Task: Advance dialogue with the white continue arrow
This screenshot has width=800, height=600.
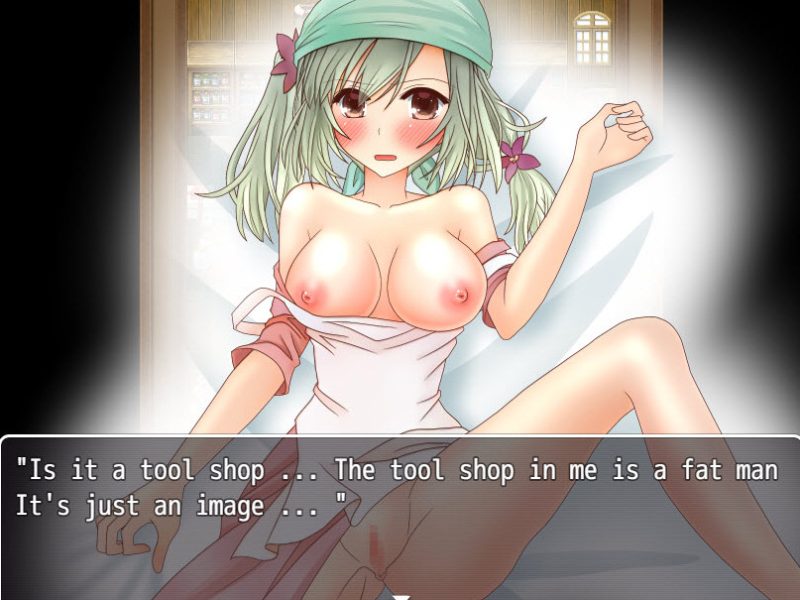Action: (x=400, y=595)
